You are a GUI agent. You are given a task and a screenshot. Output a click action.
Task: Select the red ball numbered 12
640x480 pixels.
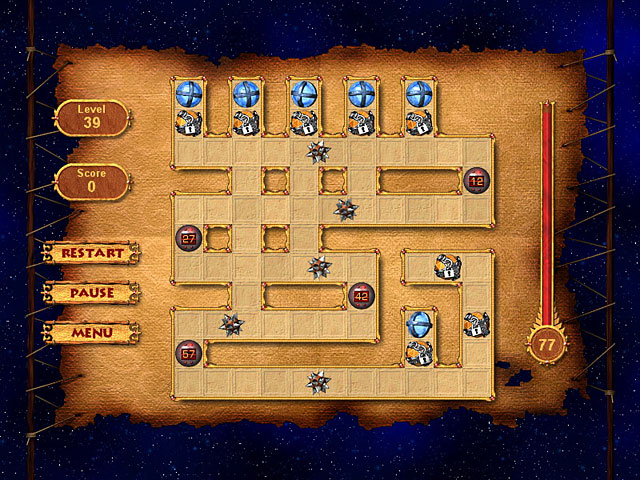coord(476,181)
